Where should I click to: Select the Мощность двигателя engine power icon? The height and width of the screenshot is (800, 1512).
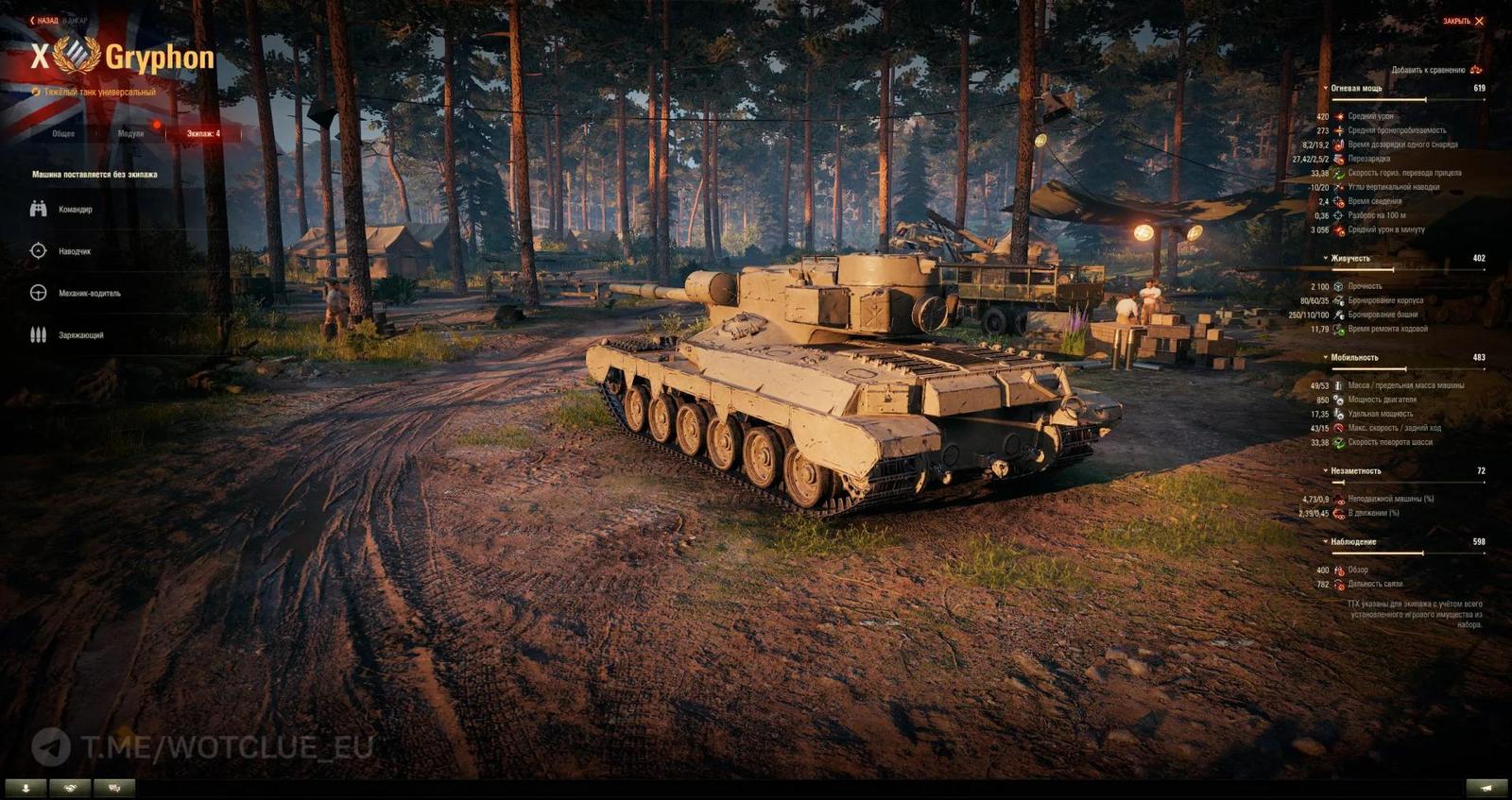click(1339, 401)
